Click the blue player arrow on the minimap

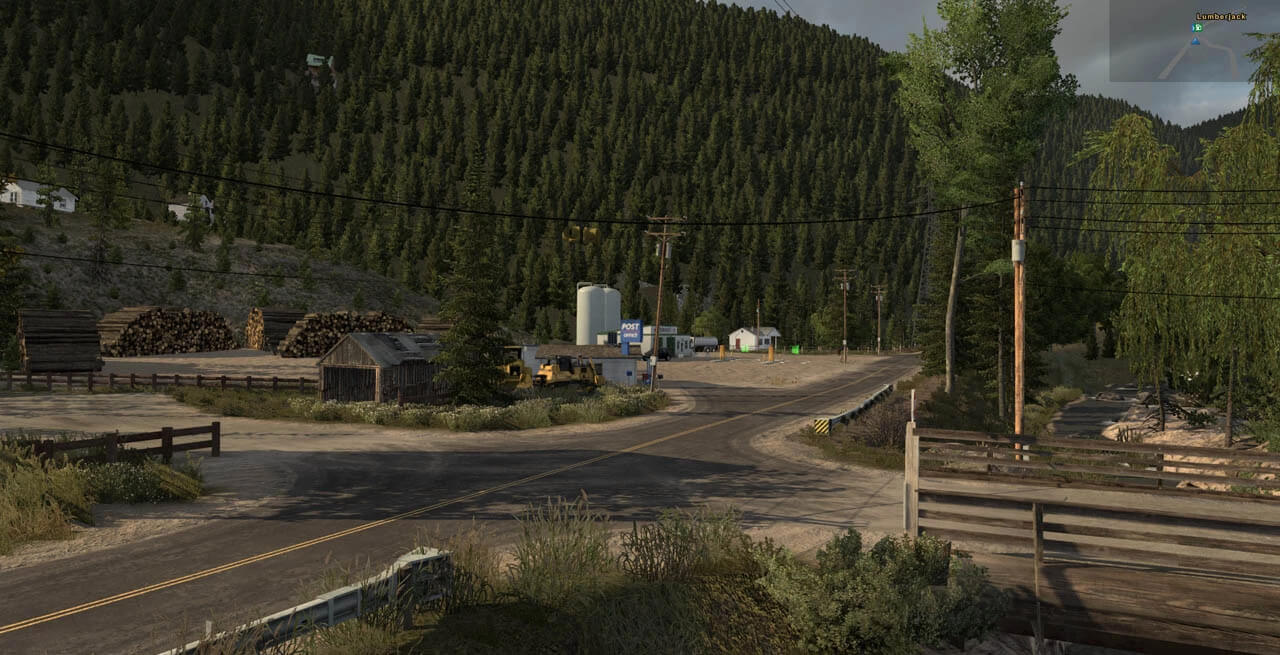click(1196, 41)
